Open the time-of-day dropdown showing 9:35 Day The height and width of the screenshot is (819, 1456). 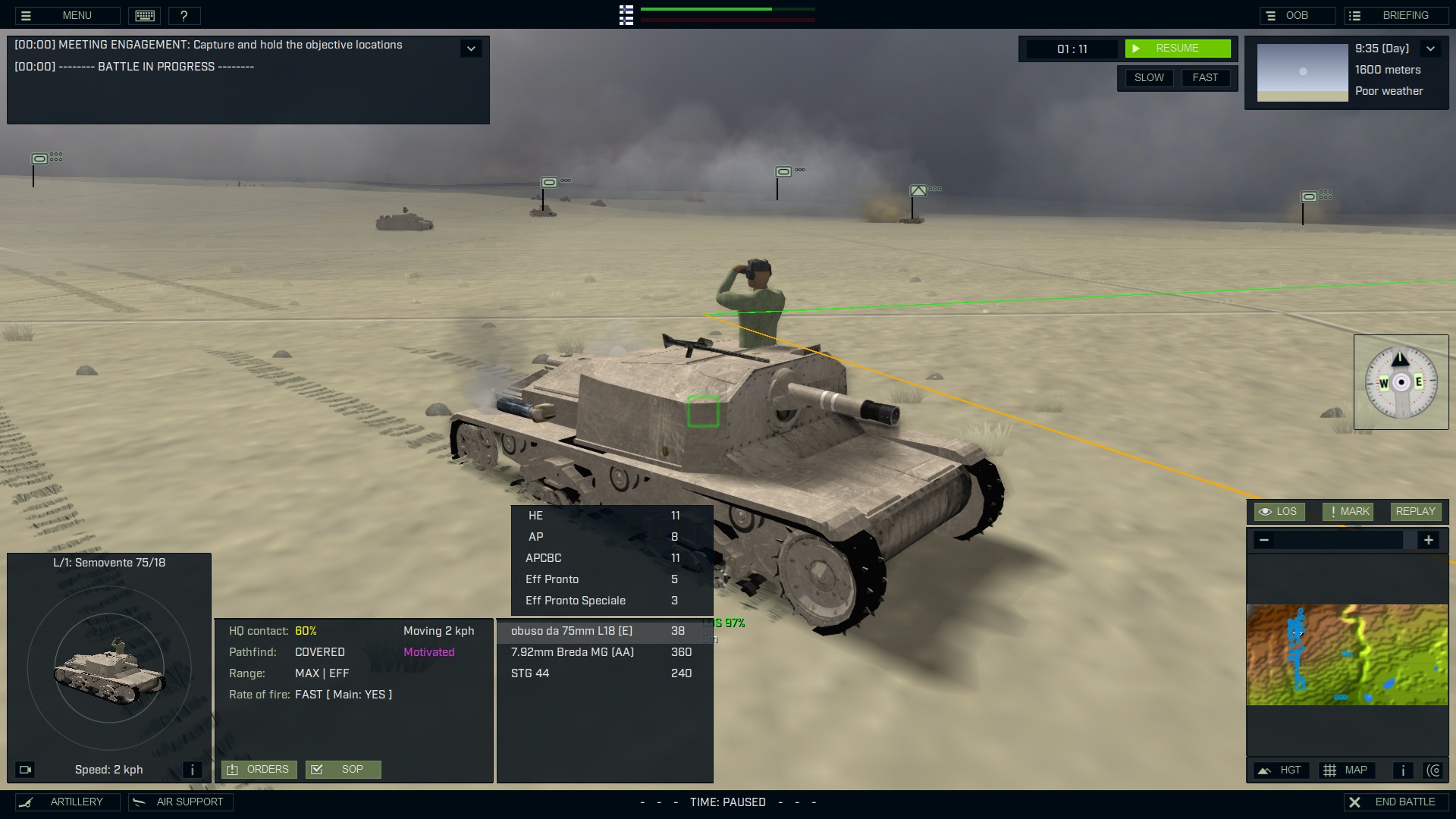pos(1432,48)
